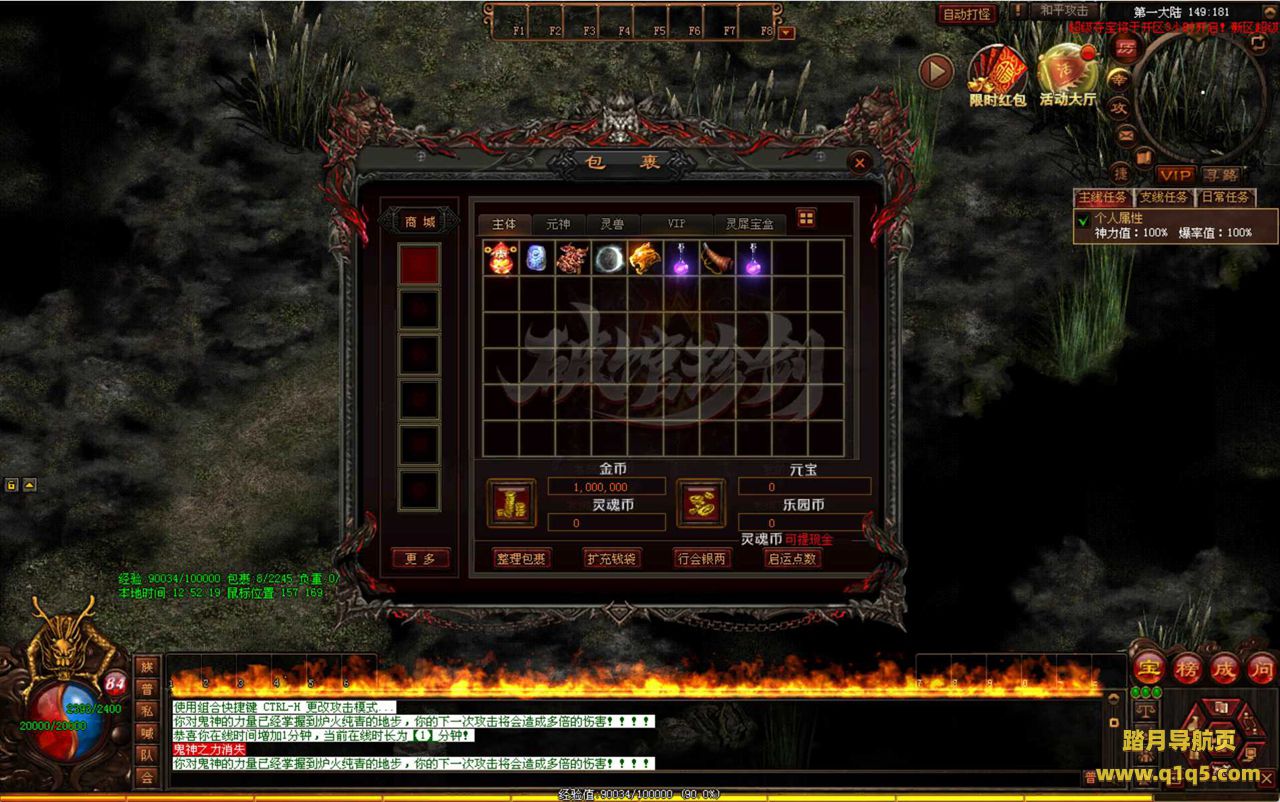1280x802 pixels.
Task: Select the golden tiger head item
Action: 645,259
